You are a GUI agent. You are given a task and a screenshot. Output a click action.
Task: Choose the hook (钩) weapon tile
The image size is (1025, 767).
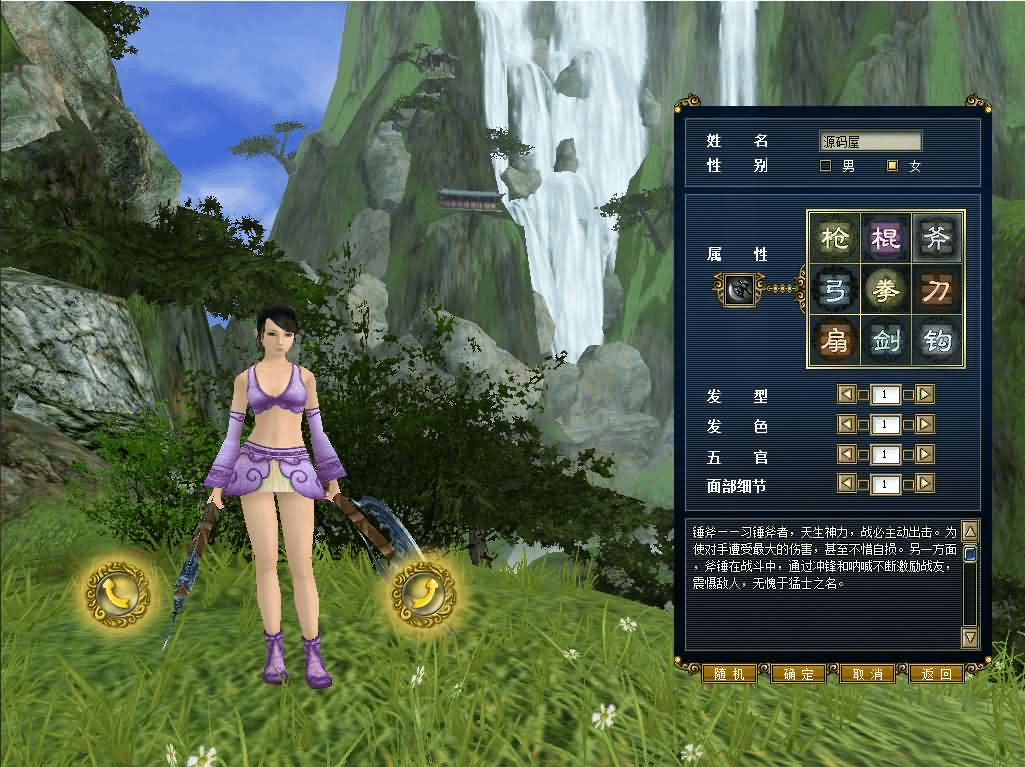tap(938, 342)
